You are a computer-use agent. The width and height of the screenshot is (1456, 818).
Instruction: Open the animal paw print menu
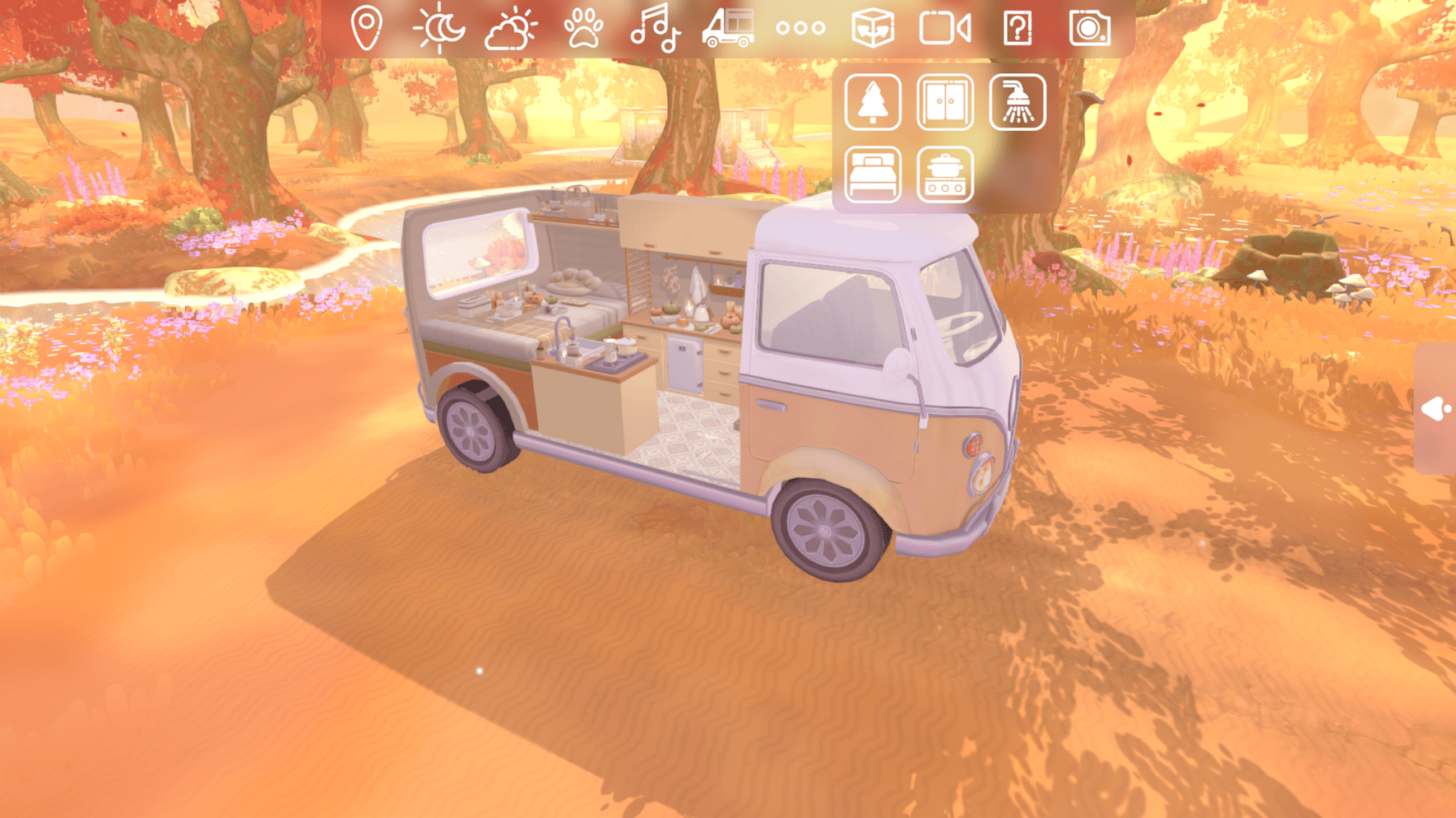[x=583, y=27]
